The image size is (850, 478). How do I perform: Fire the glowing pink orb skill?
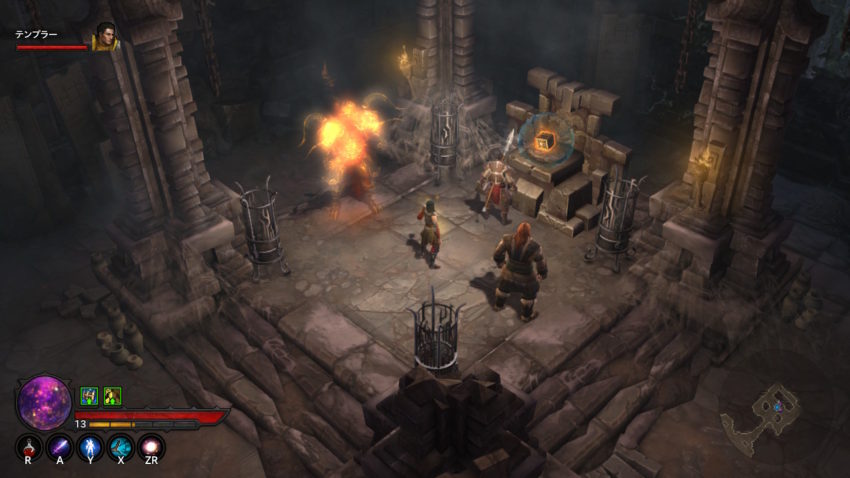pos(152,447)
